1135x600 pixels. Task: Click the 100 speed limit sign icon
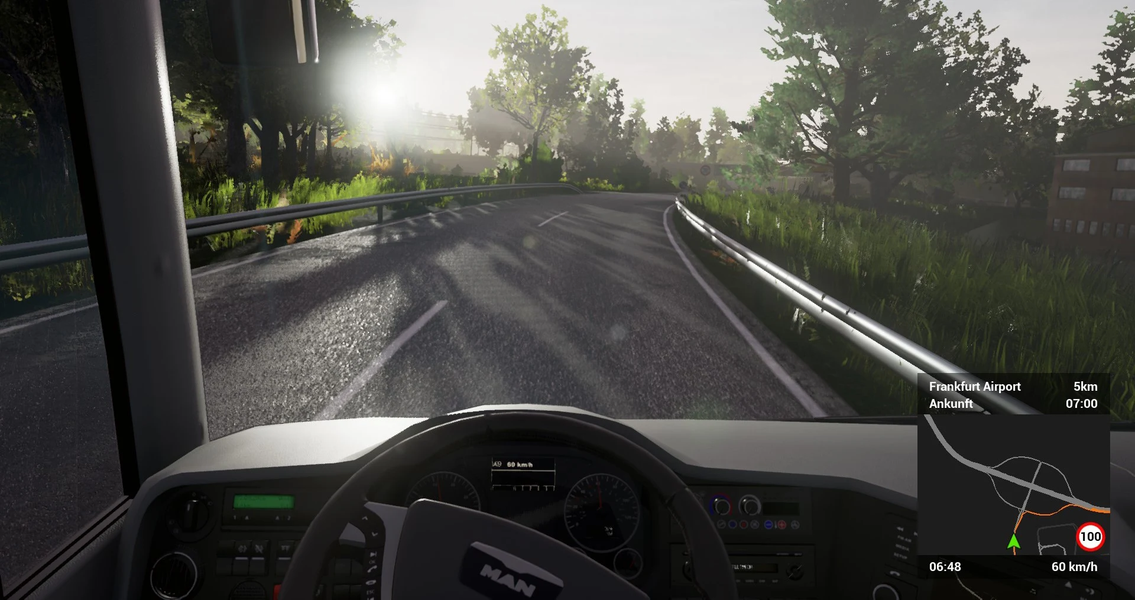1090,537
